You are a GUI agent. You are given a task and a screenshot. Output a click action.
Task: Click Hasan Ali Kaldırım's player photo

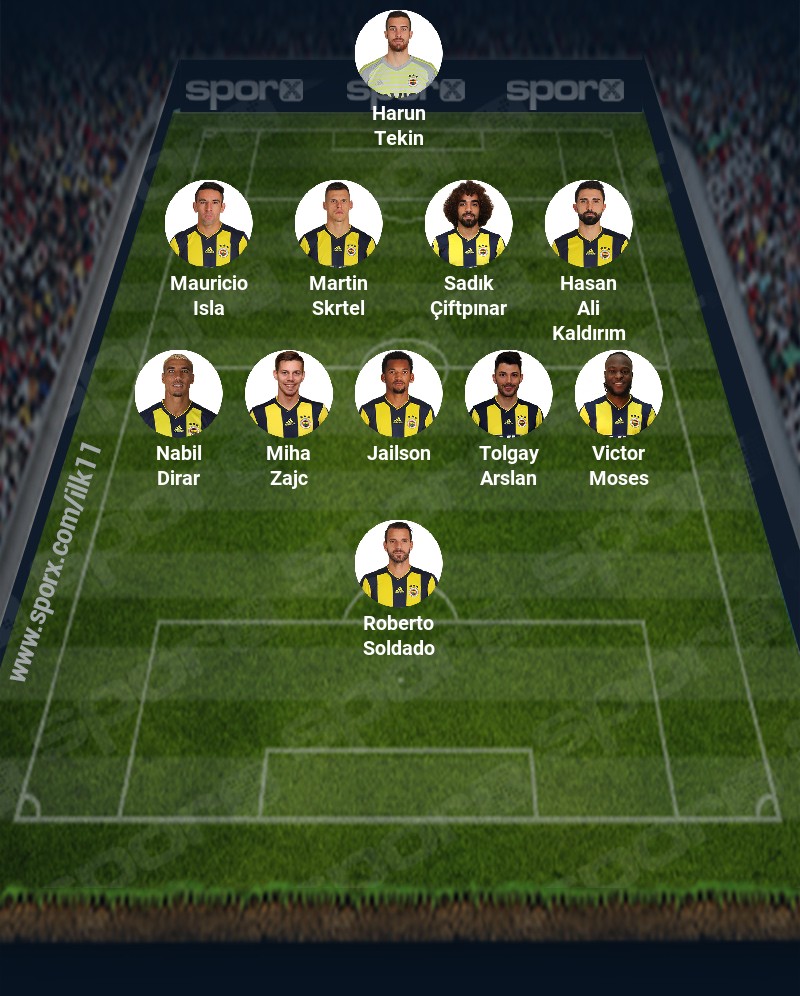pos(588,224)
